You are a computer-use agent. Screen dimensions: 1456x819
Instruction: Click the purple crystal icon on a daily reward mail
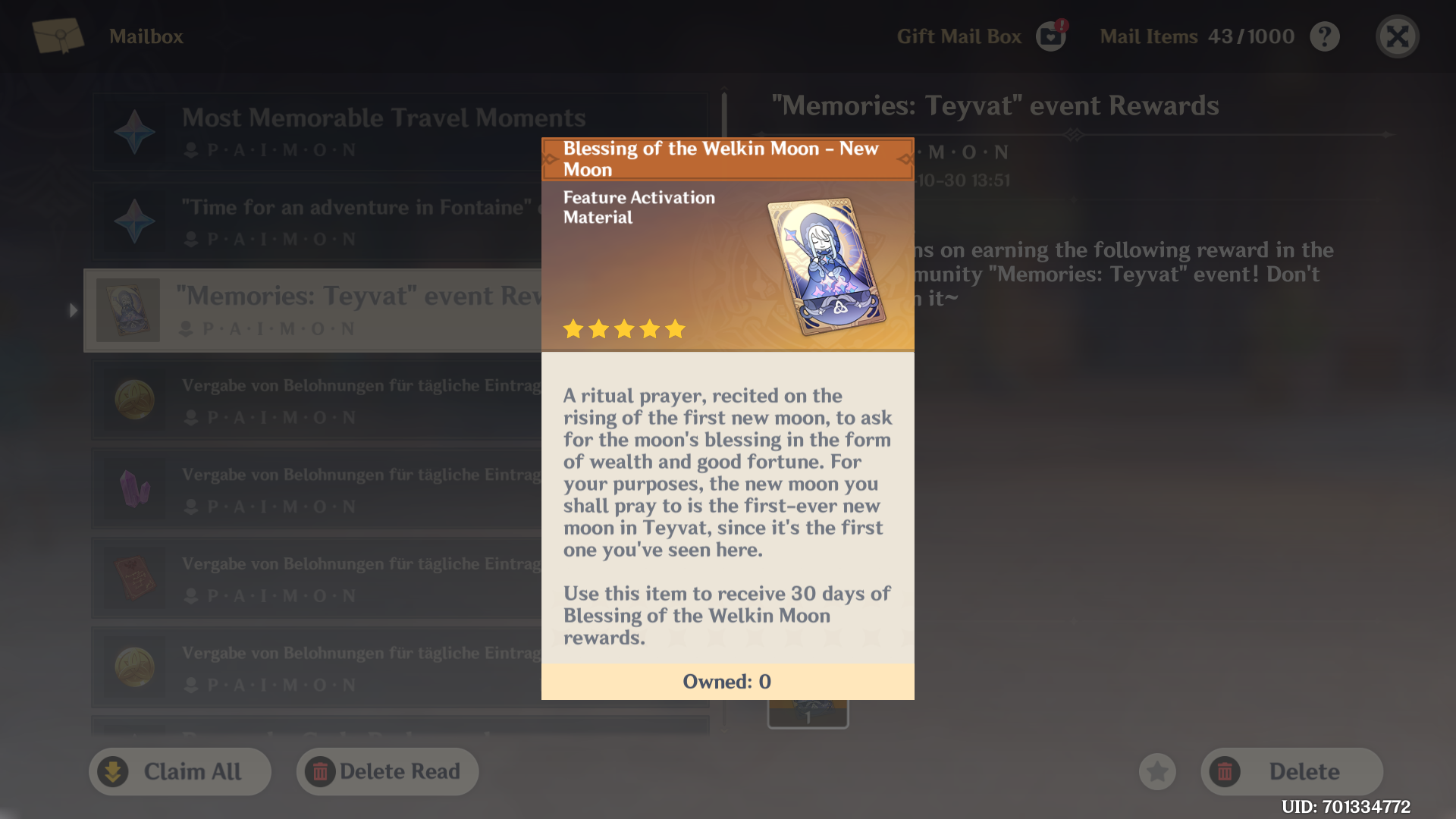134,489
